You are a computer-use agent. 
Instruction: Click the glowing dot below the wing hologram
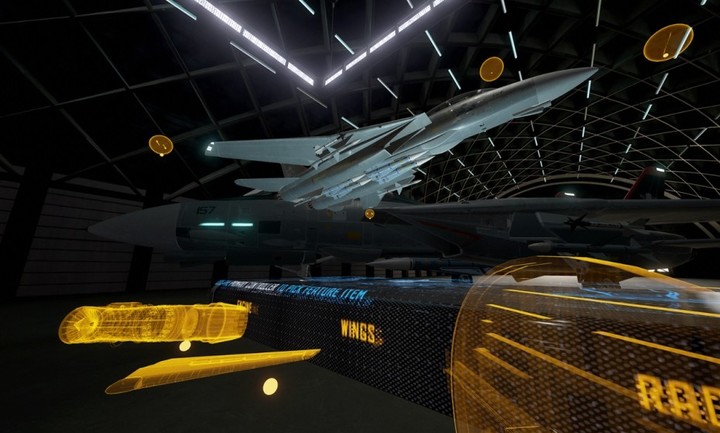(x=270, y=386)
